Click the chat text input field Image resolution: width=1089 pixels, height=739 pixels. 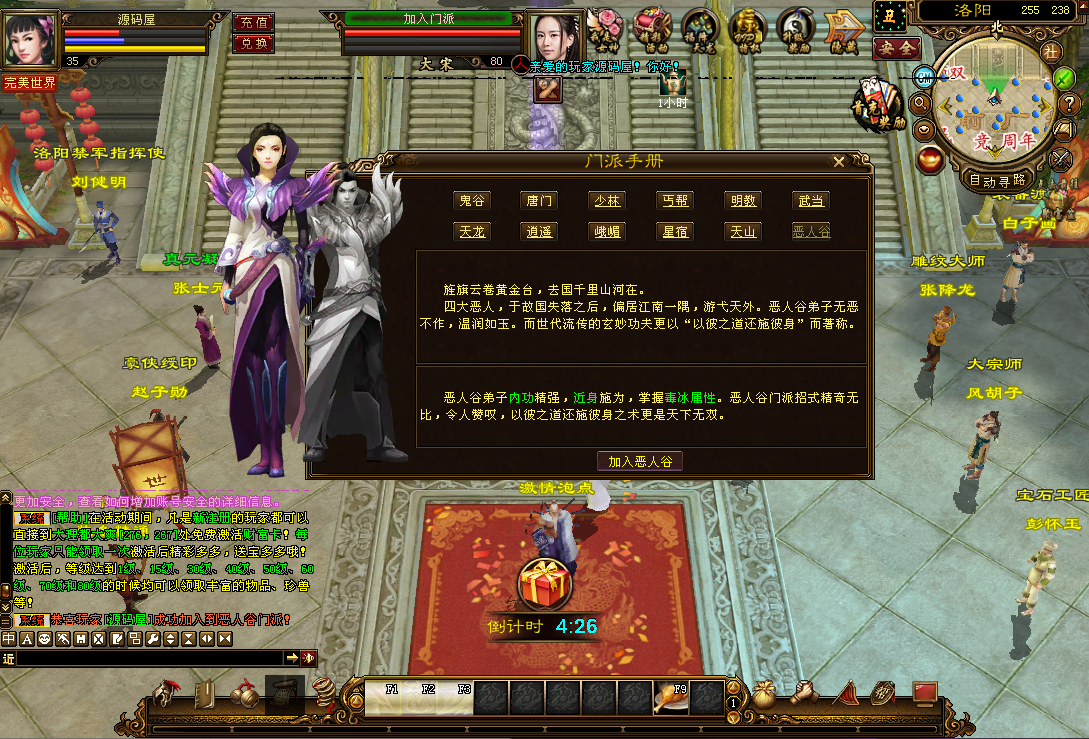(150, 658)
